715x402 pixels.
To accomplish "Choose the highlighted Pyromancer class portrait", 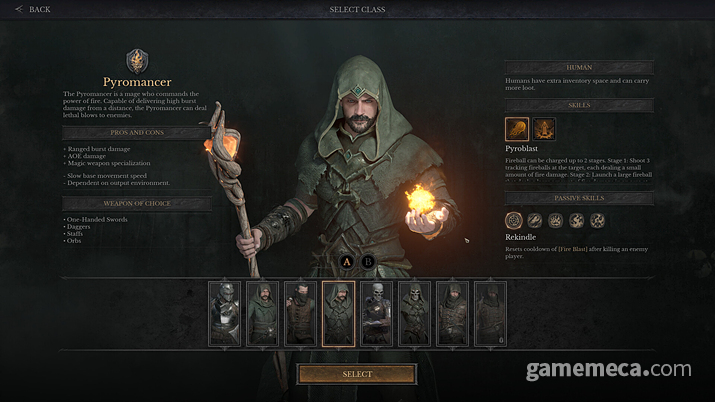I will click(338, 313).
